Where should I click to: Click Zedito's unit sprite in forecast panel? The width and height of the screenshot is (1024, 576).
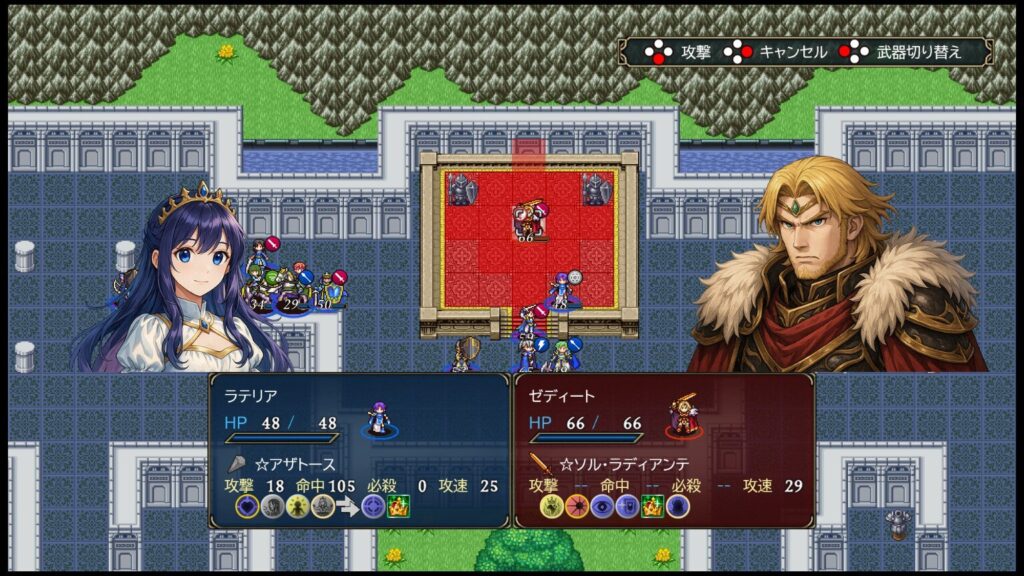click(x=684, y=417)
